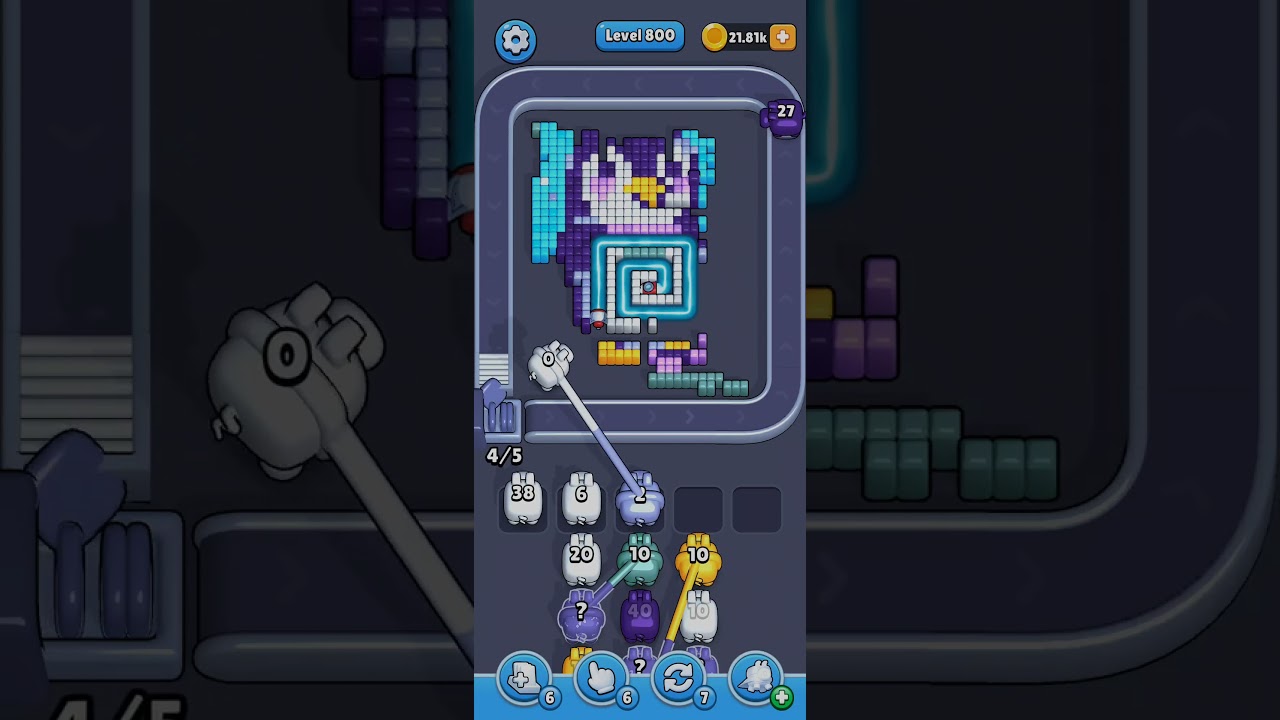
Task: Tap the 4/5 progress counter
Action: click(x=504, y=455)
